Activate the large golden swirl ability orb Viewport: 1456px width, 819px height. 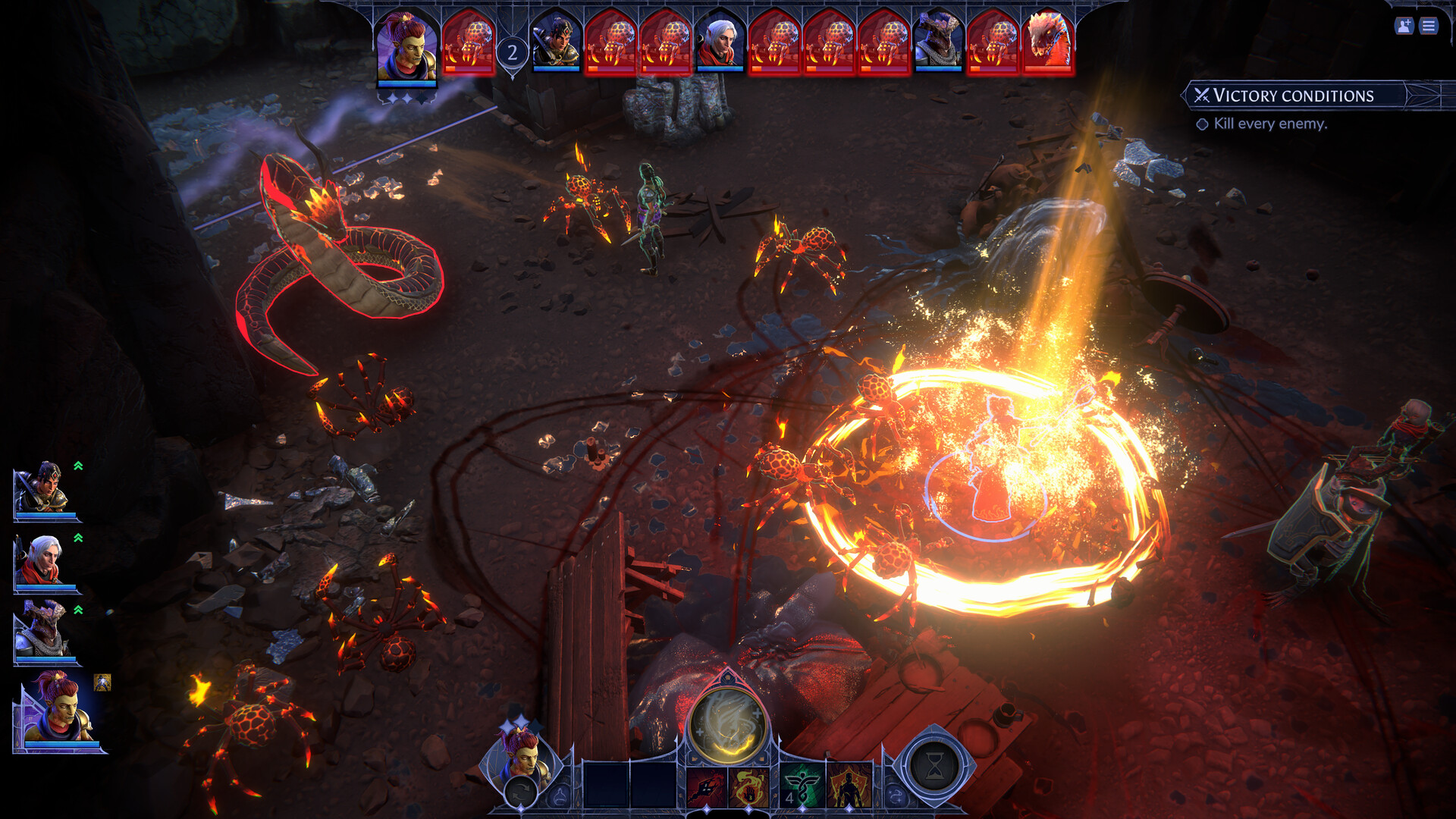coord(727,726)
